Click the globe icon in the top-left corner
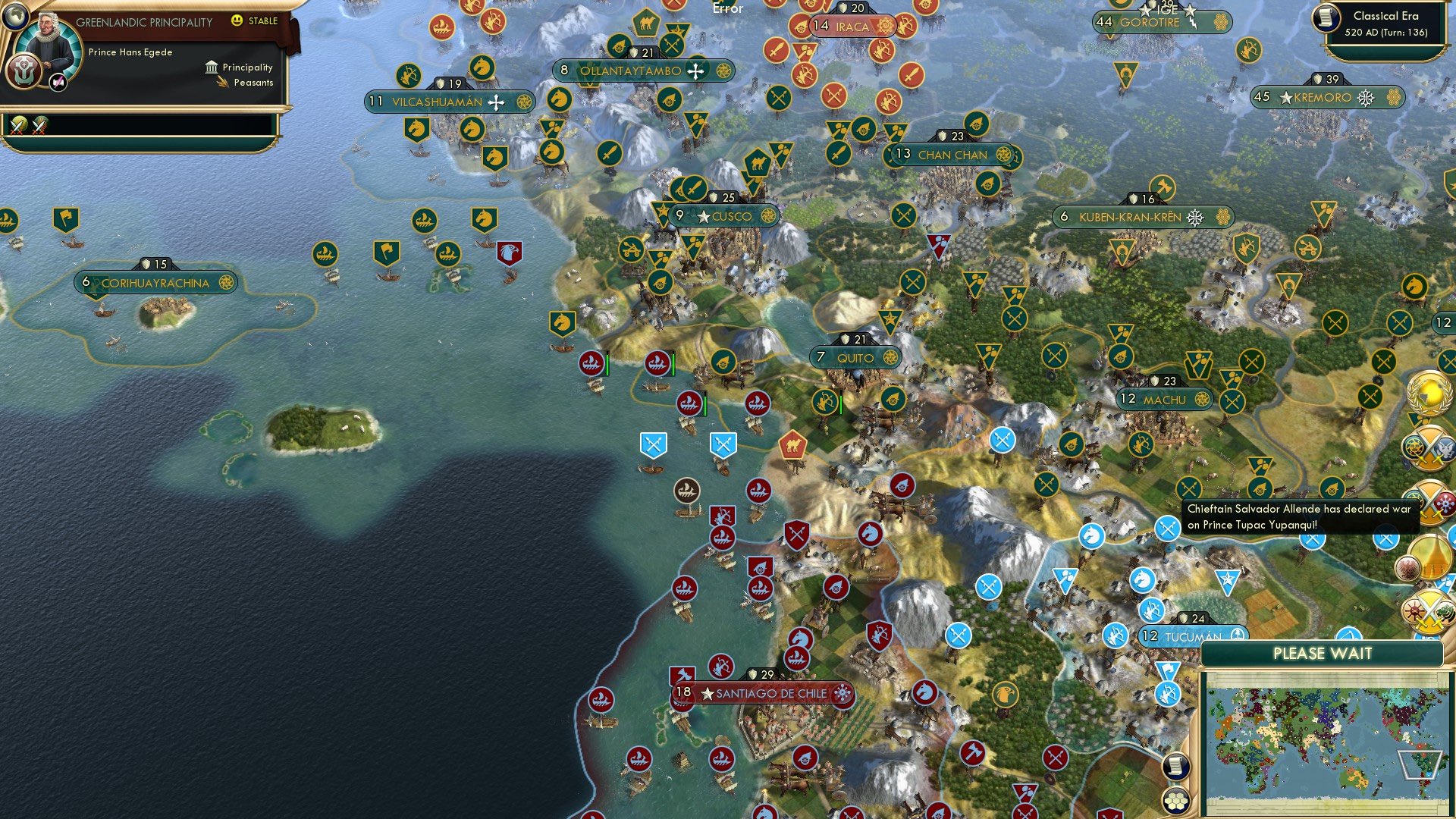 pos(15,17)
